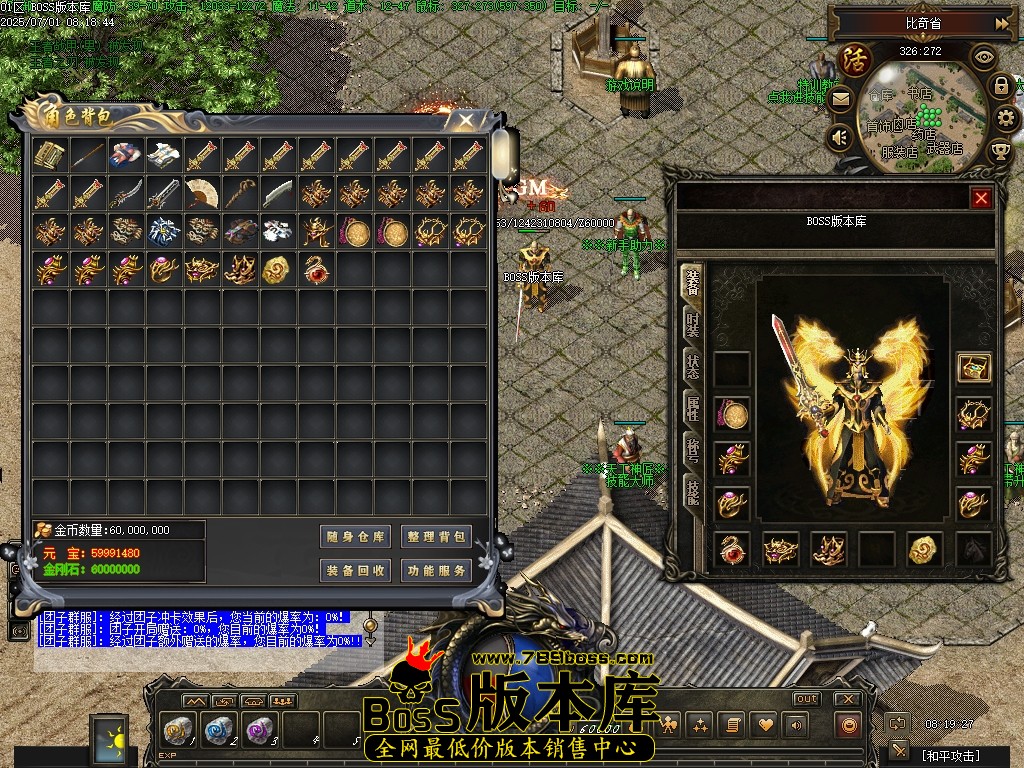Toggle the sound speaker icon near minimap
This screenshot has width=1024, height=768.
tap(840, 137)
